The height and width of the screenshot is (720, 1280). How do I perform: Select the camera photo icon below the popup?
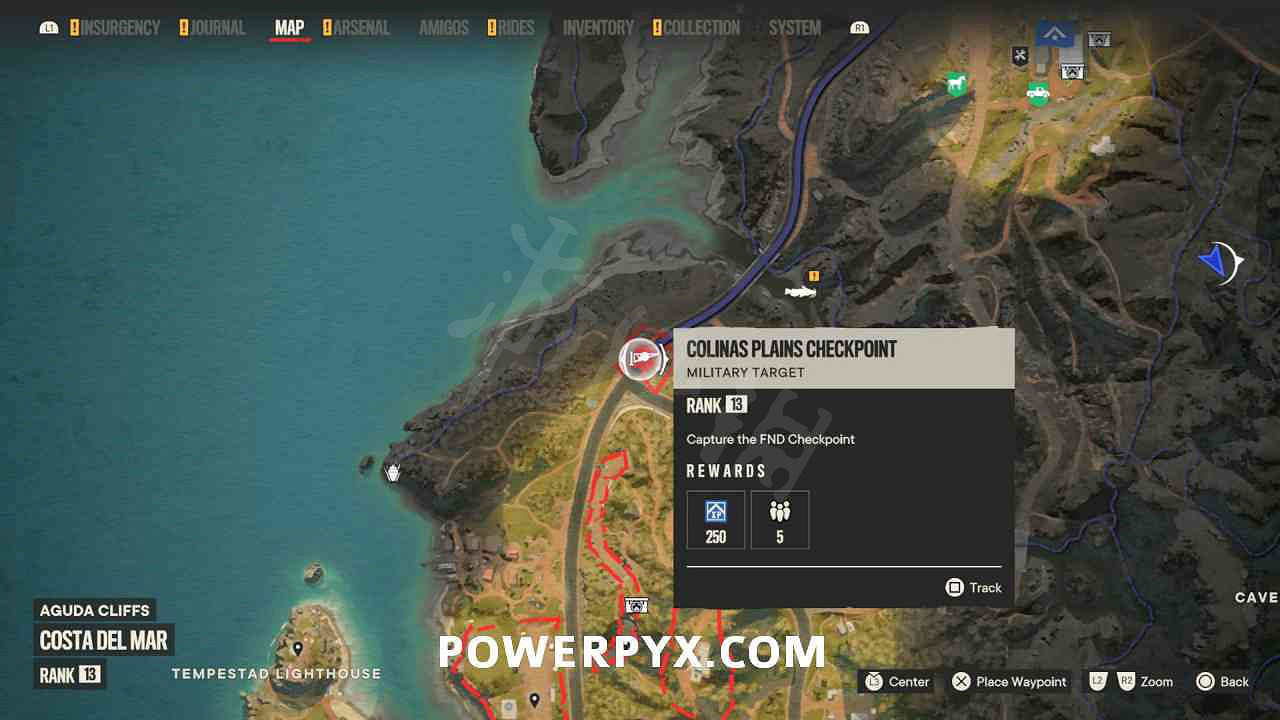tap(635, 605)
